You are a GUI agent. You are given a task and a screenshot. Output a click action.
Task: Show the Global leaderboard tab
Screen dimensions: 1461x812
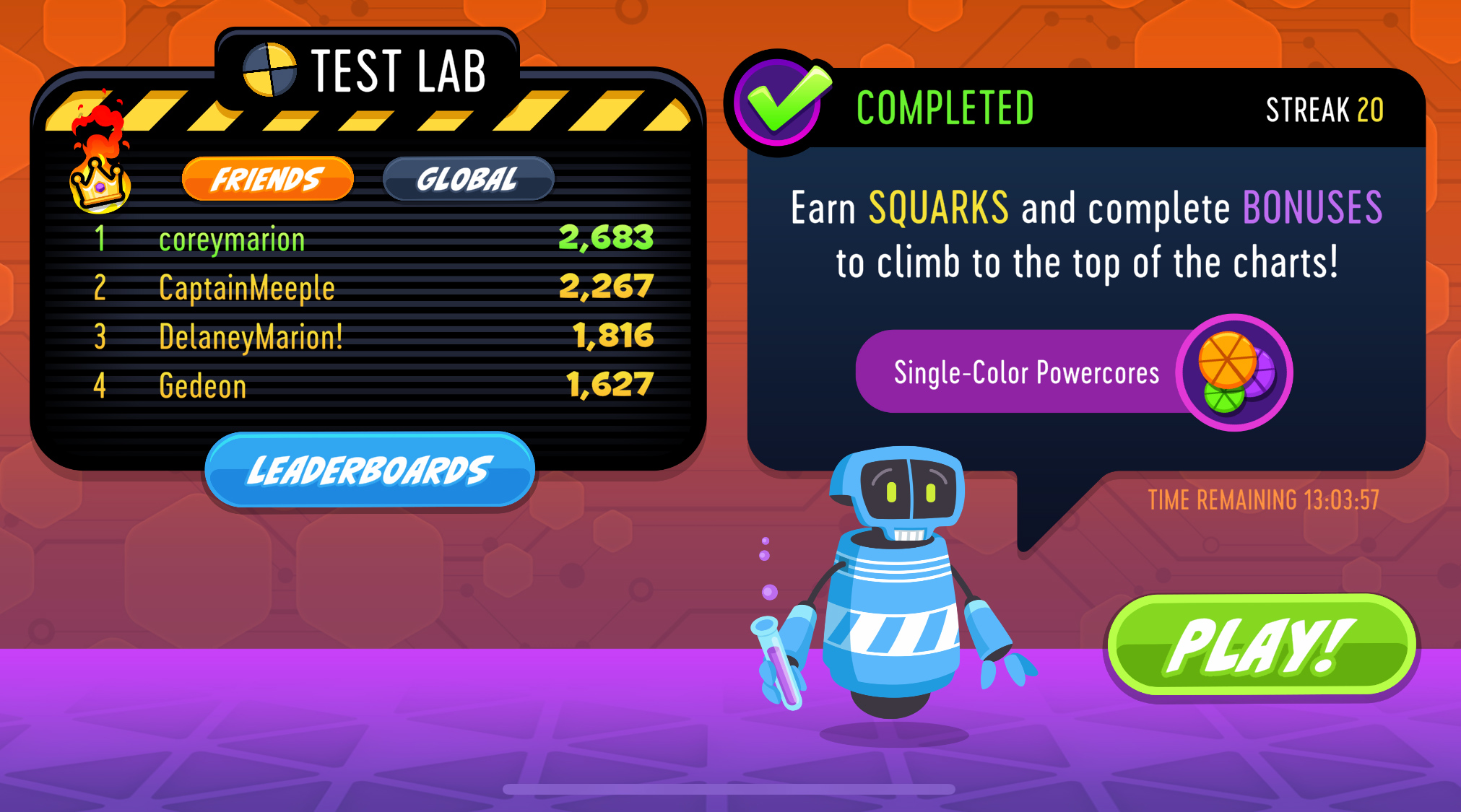468,178
